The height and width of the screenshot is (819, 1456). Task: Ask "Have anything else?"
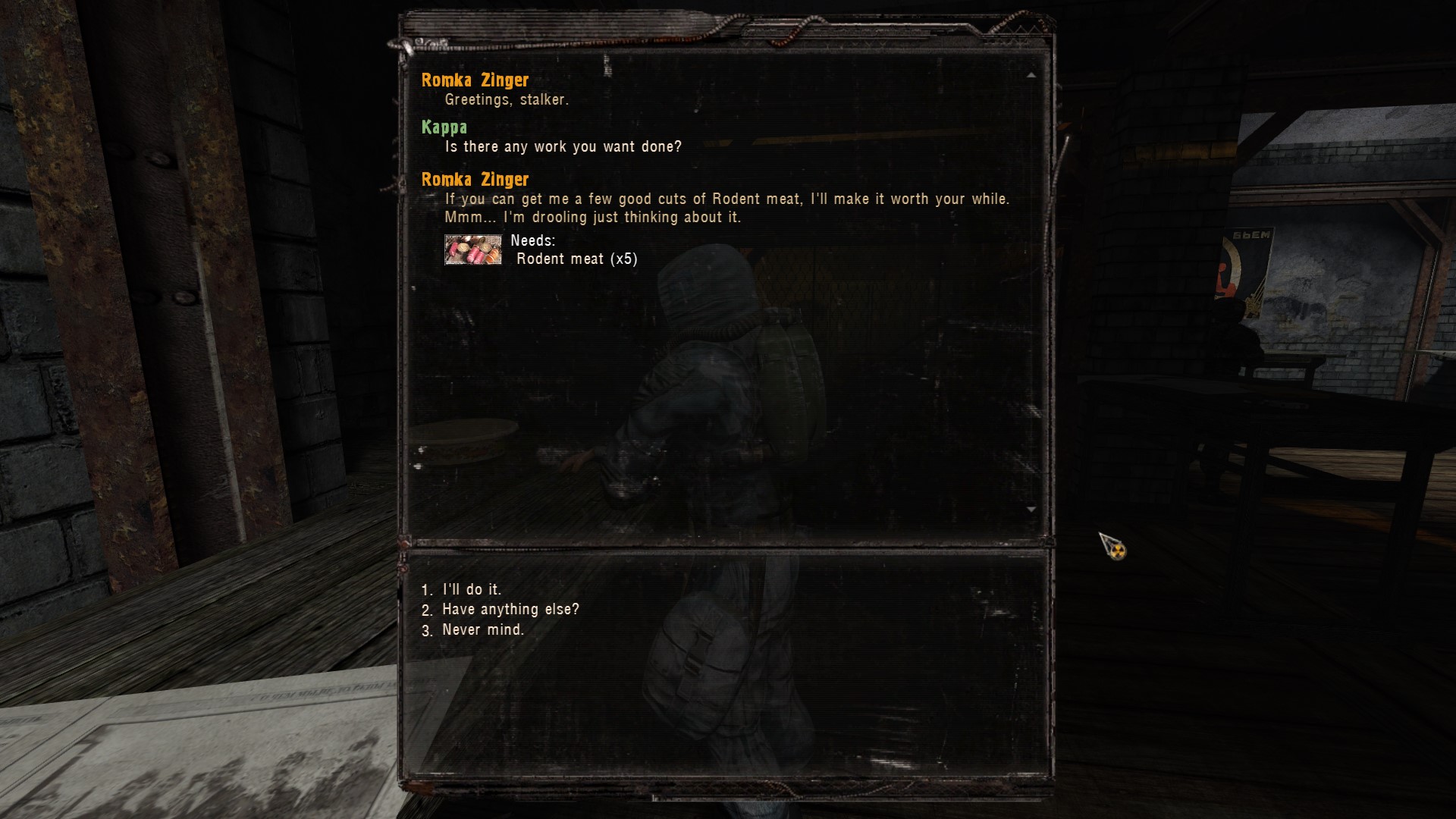coord(510,610)
